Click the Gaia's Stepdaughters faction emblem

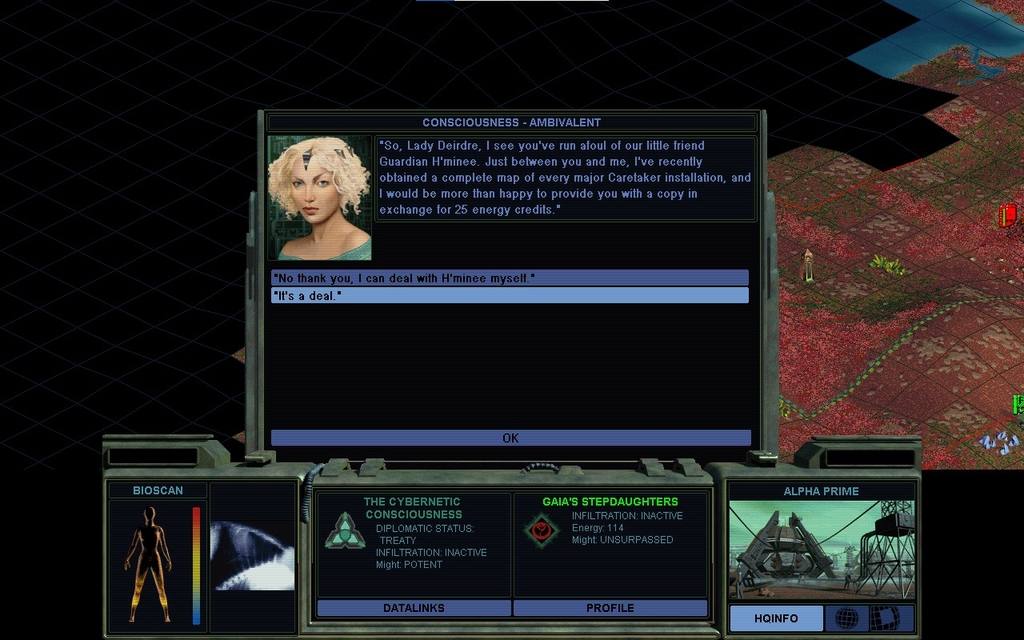(542, 529)
